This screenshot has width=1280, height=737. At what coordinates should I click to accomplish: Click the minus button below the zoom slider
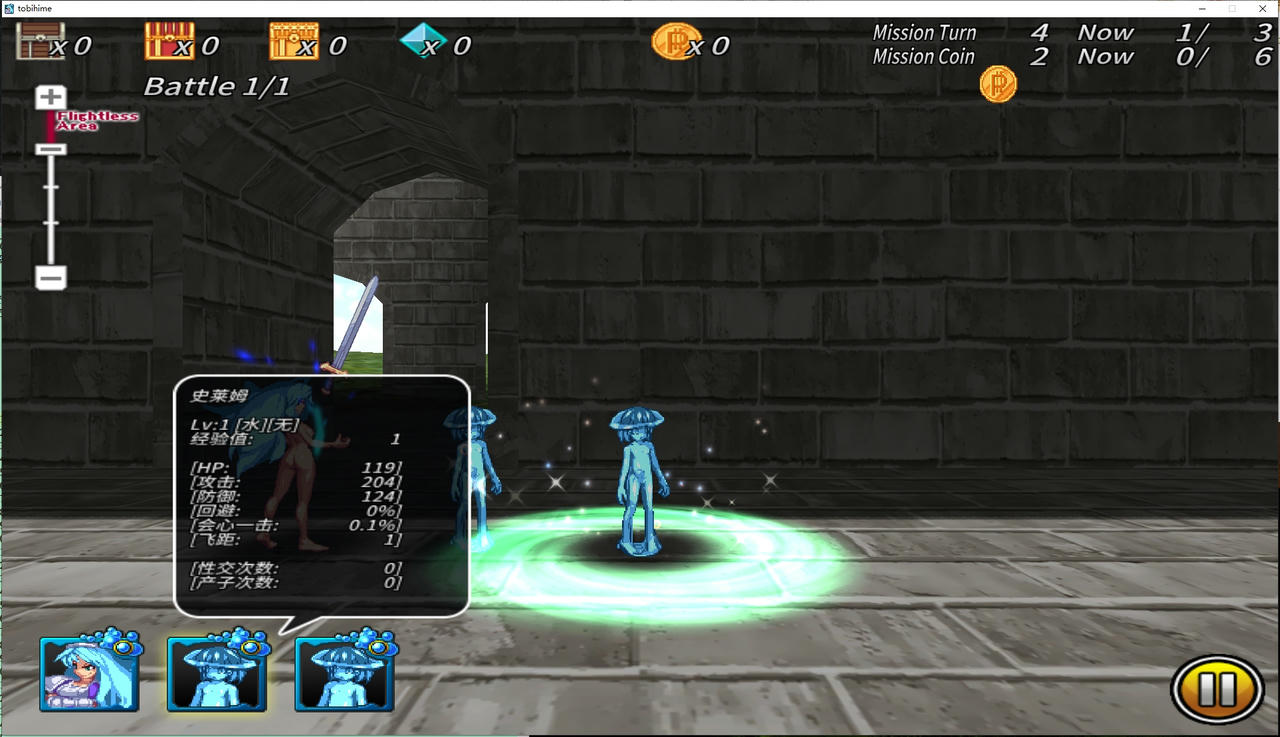click(51, 277)
